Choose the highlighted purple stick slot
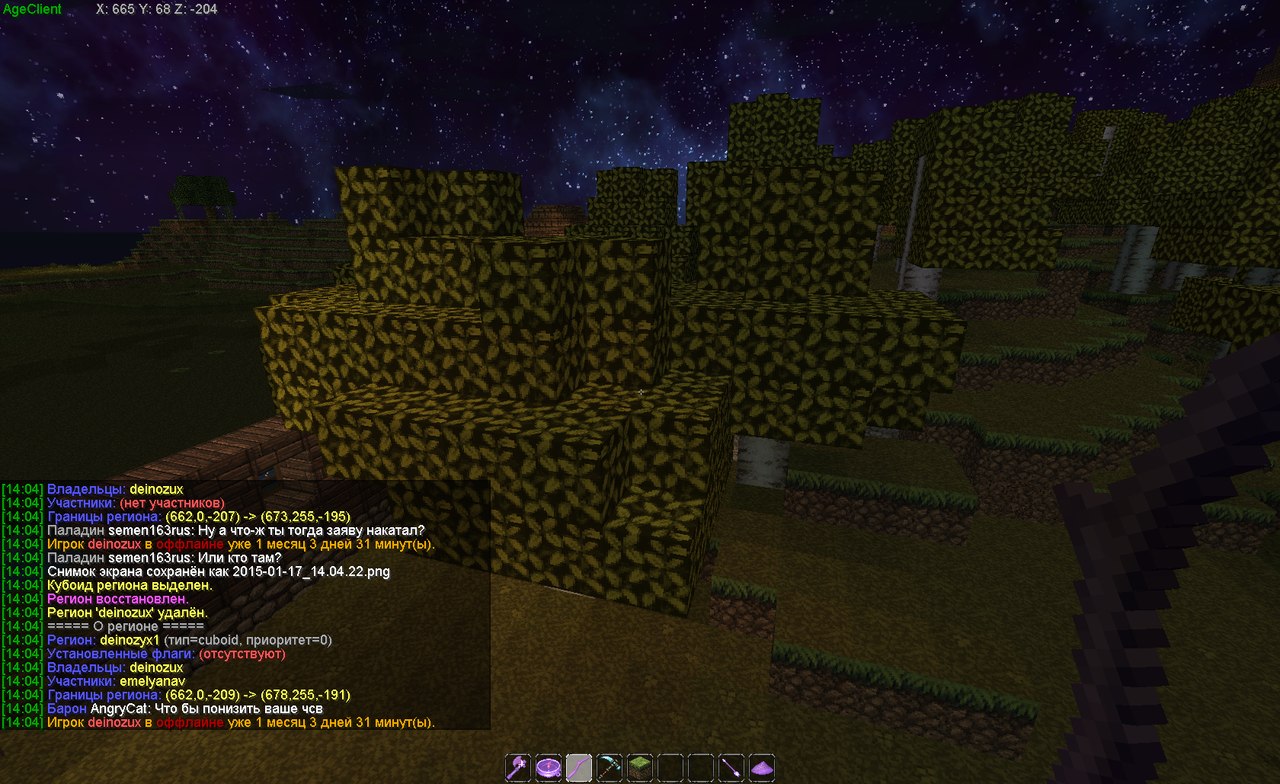 pos(579,768)
